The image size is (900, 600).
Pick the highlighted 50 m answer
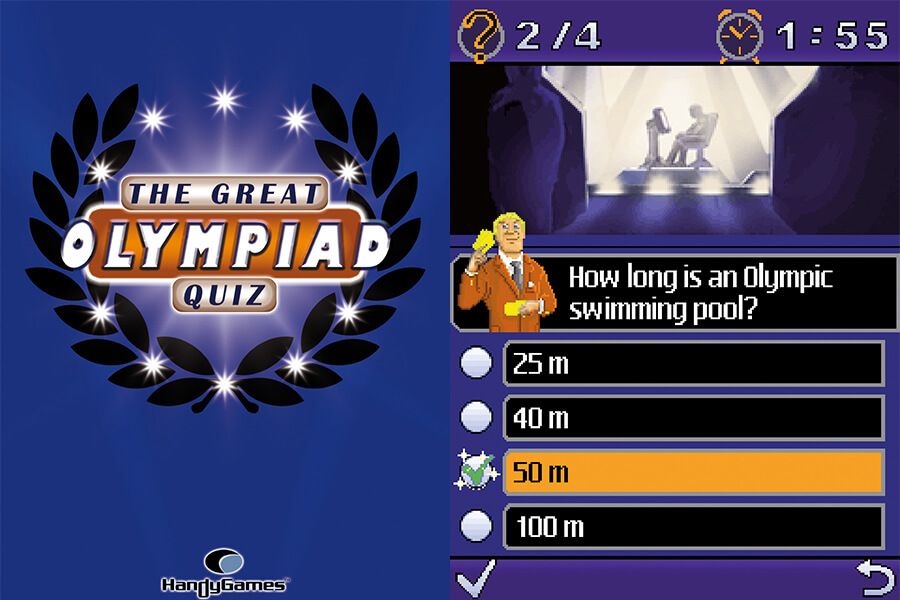click(693, 472)
